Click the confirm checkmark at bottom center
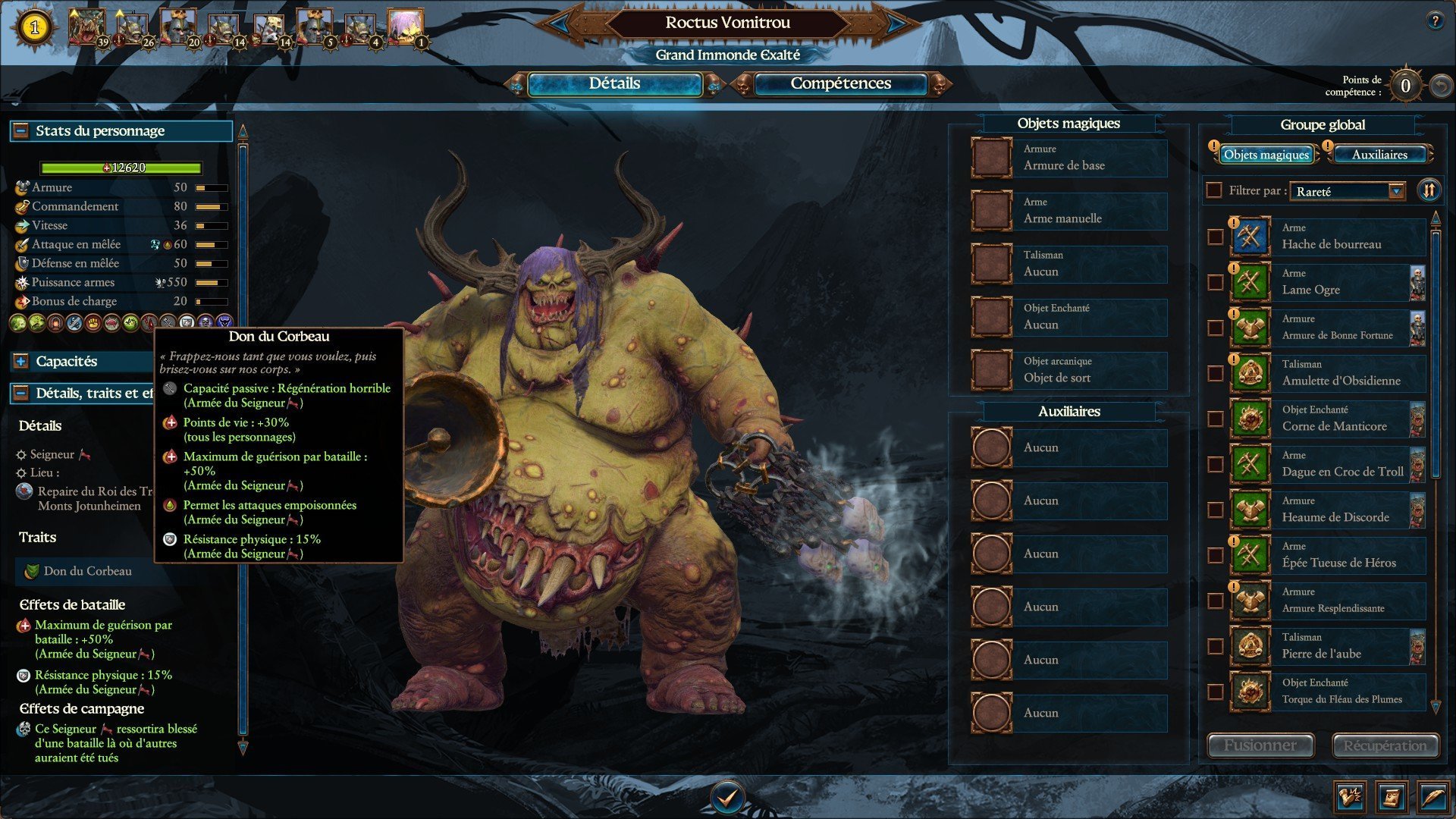 pyautogui.click(x=728, y=797)
